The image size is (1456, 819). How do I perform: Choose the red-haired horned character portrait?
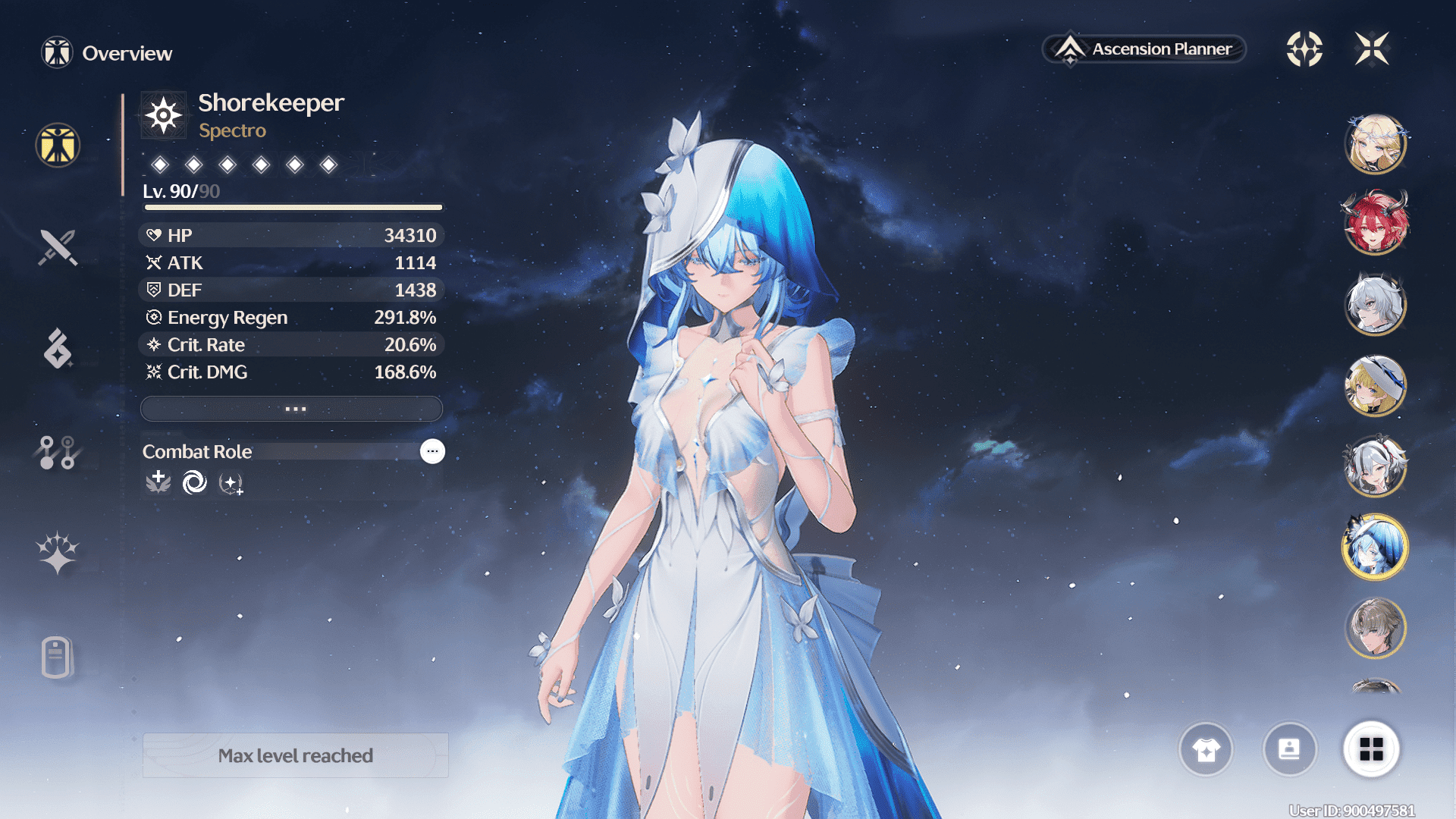(x=1375, y=224)
